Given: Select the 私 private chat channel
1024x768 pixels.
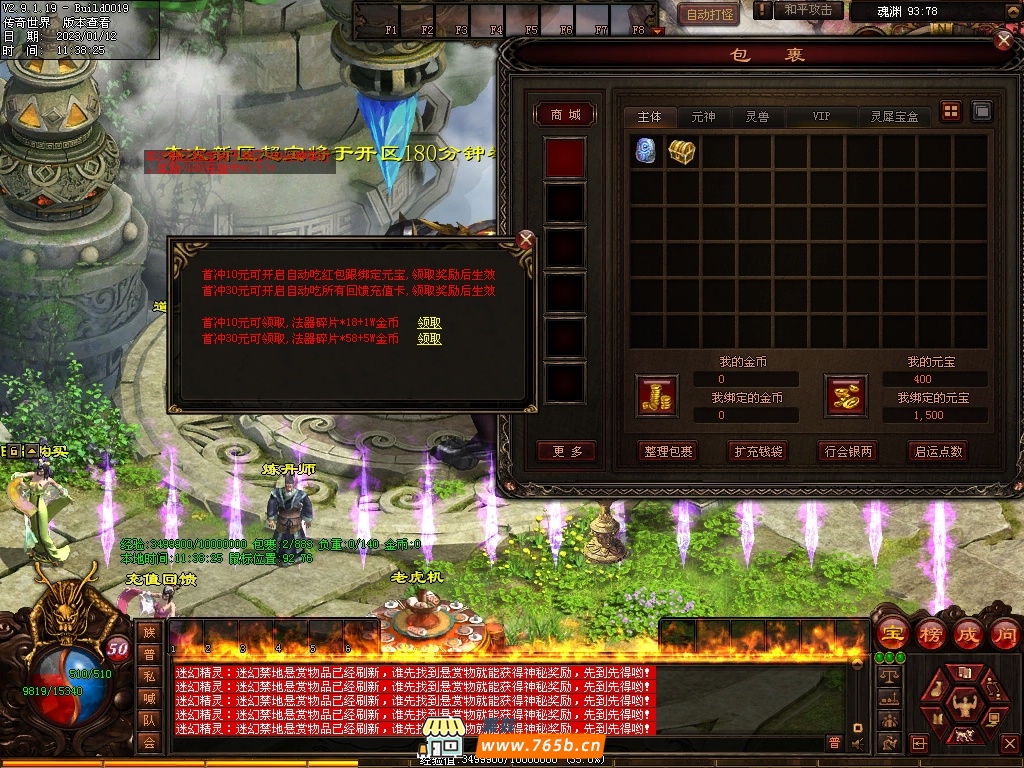Looking at the screenshot, I should (149, 675).
